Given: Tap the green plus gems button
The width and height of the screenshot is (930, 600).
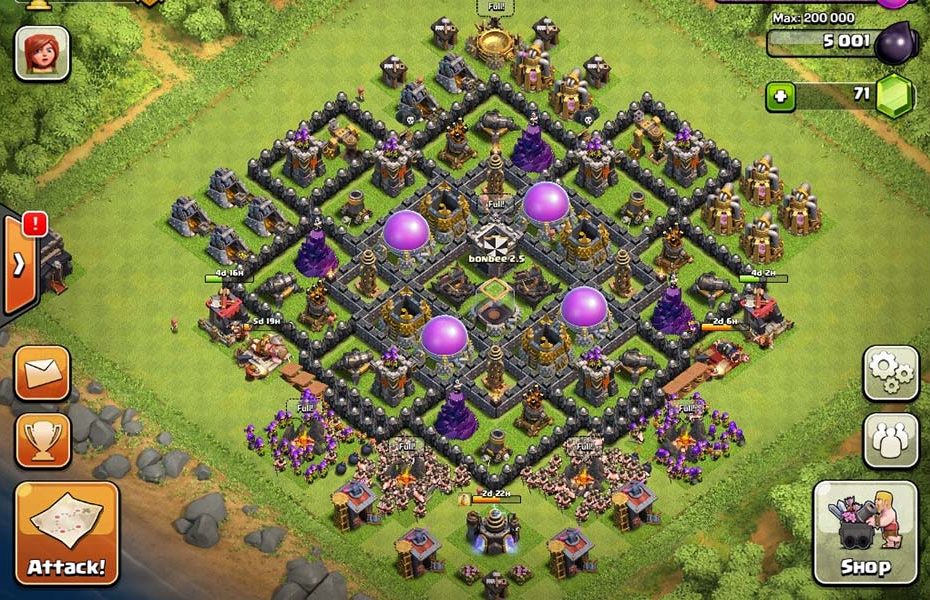Looking at the screenshot, I should 781,98.
